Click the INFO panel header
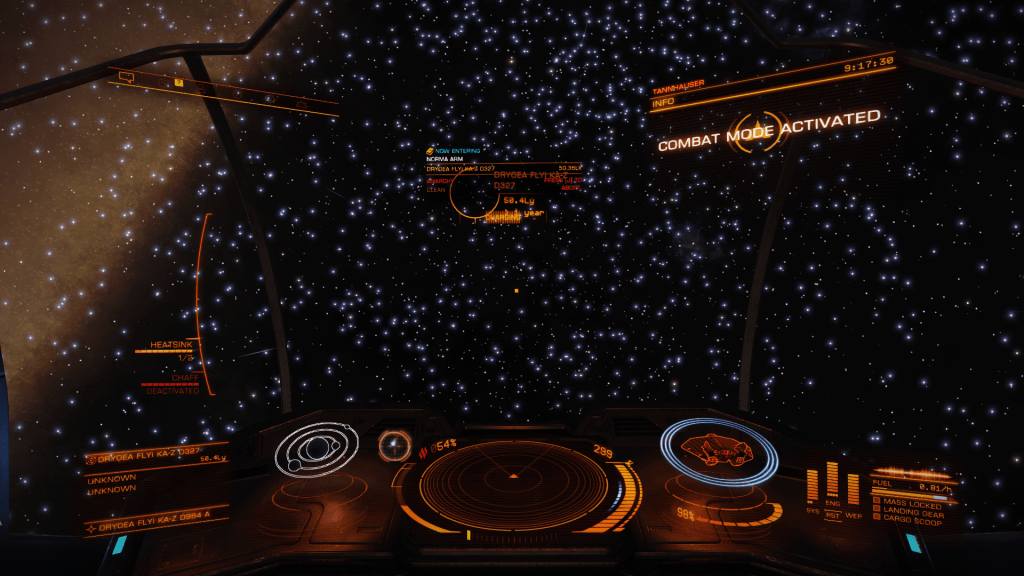Screen dimensions: 1024x576 (664, 100)
